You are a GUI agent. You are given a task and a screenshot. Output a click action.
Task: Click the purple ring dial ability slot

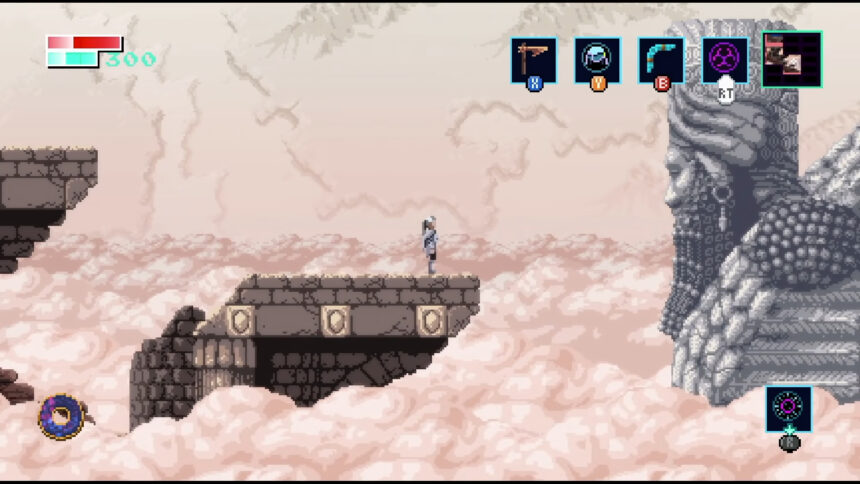coord(789,409)
